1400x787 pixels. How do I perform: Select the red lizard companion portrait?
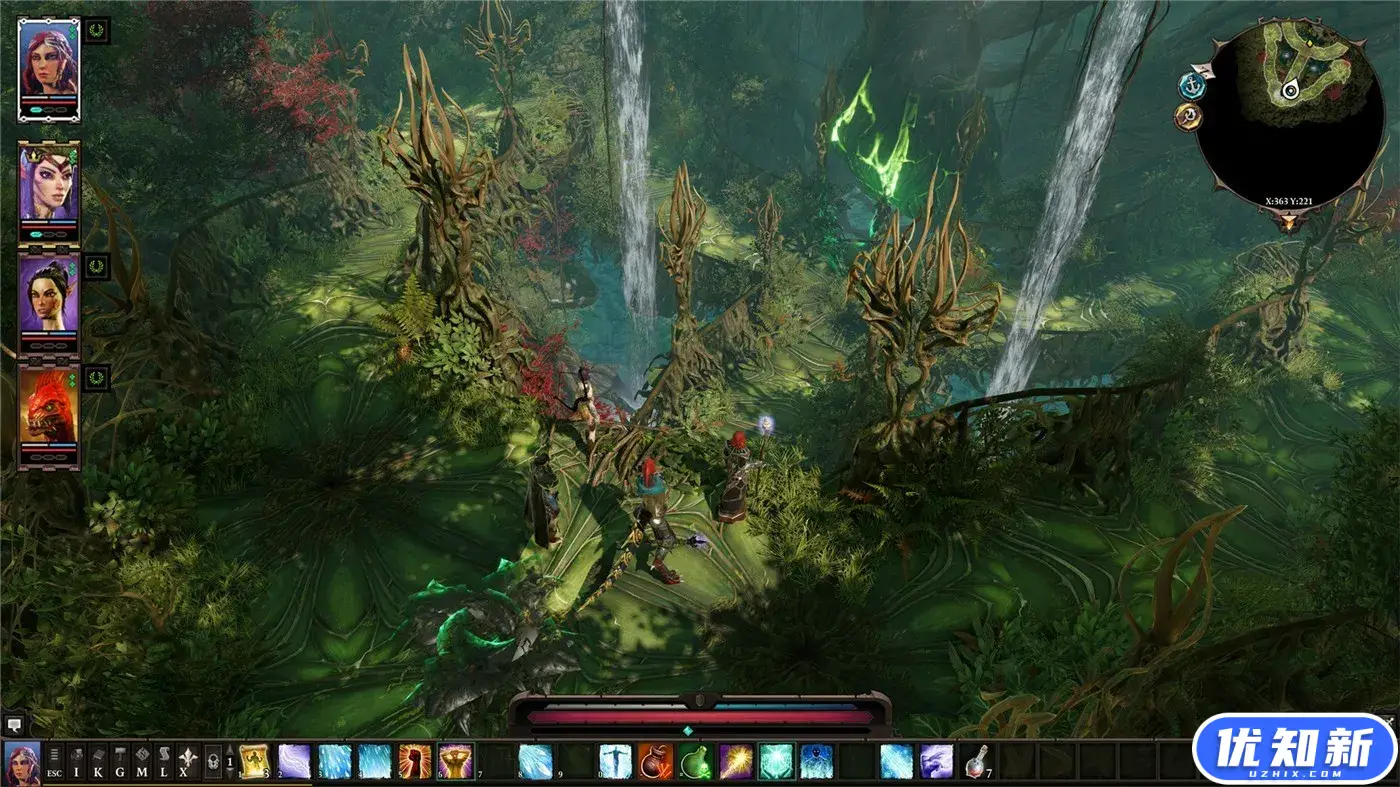[47, 409]
